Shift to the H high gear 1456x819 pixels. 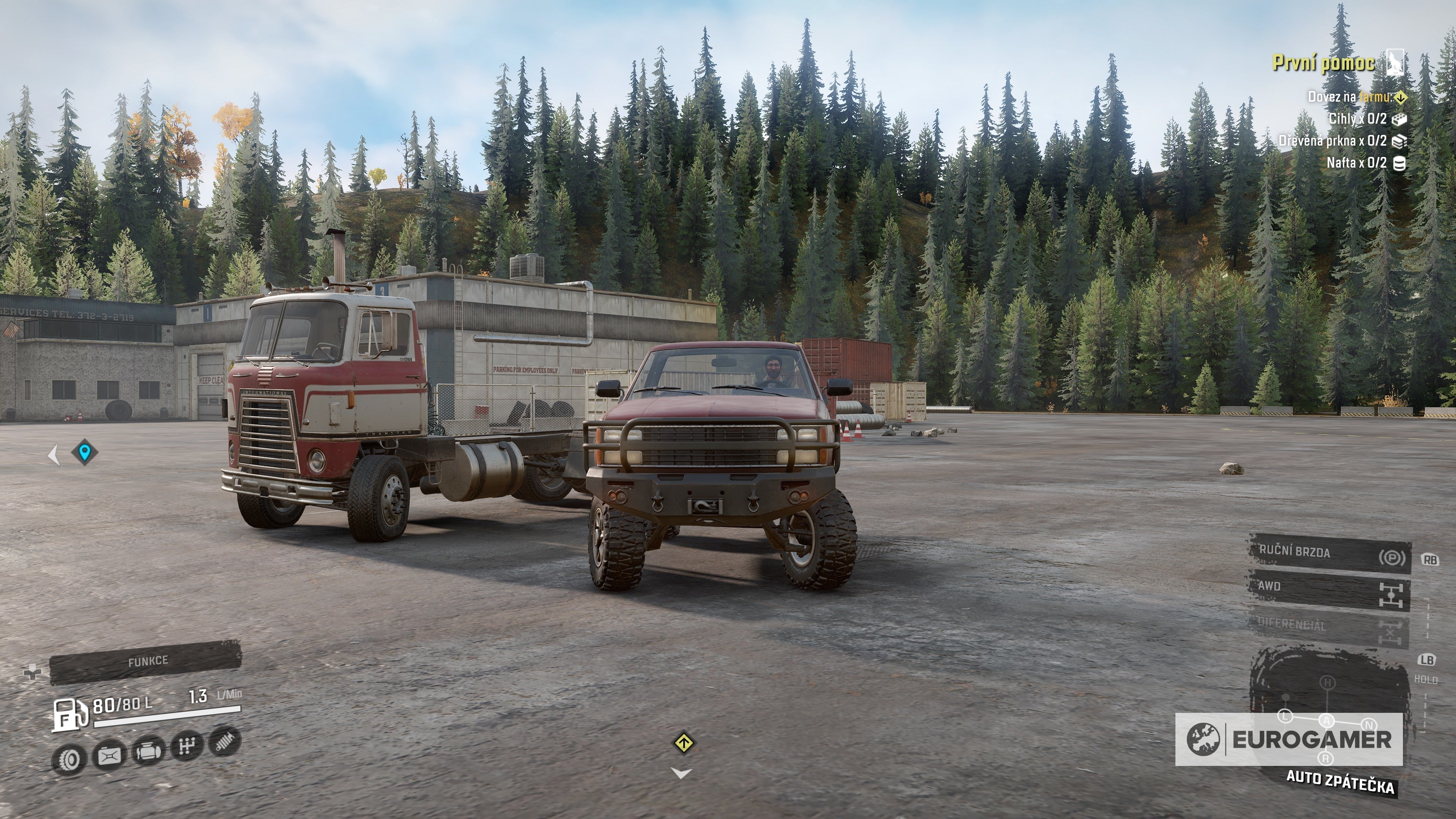(1326, 683)
